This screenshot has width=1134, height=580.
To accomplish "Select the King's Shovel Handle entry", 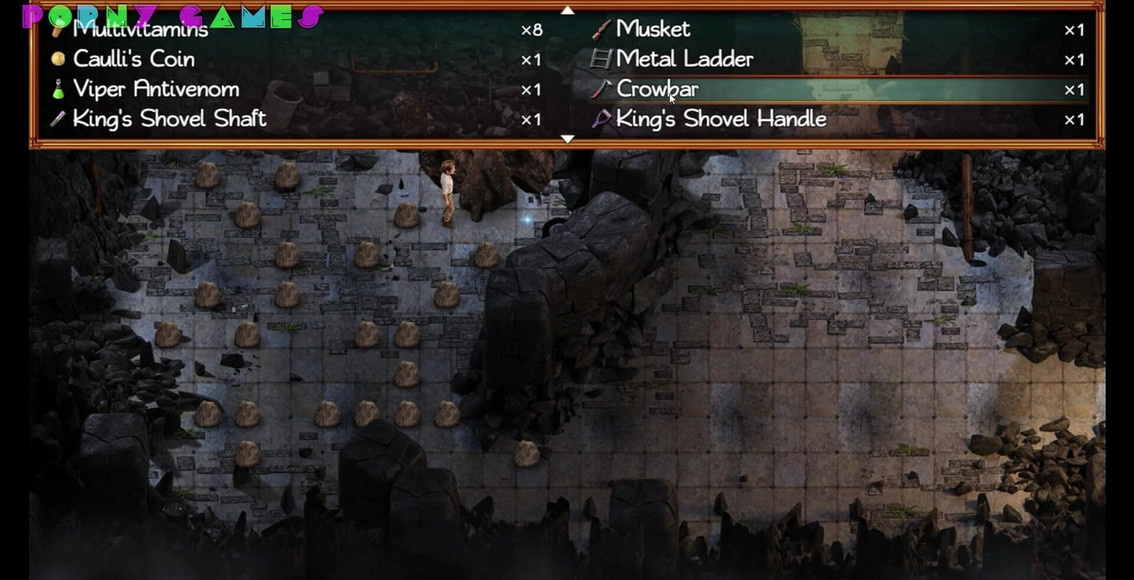I will [720, 120].
